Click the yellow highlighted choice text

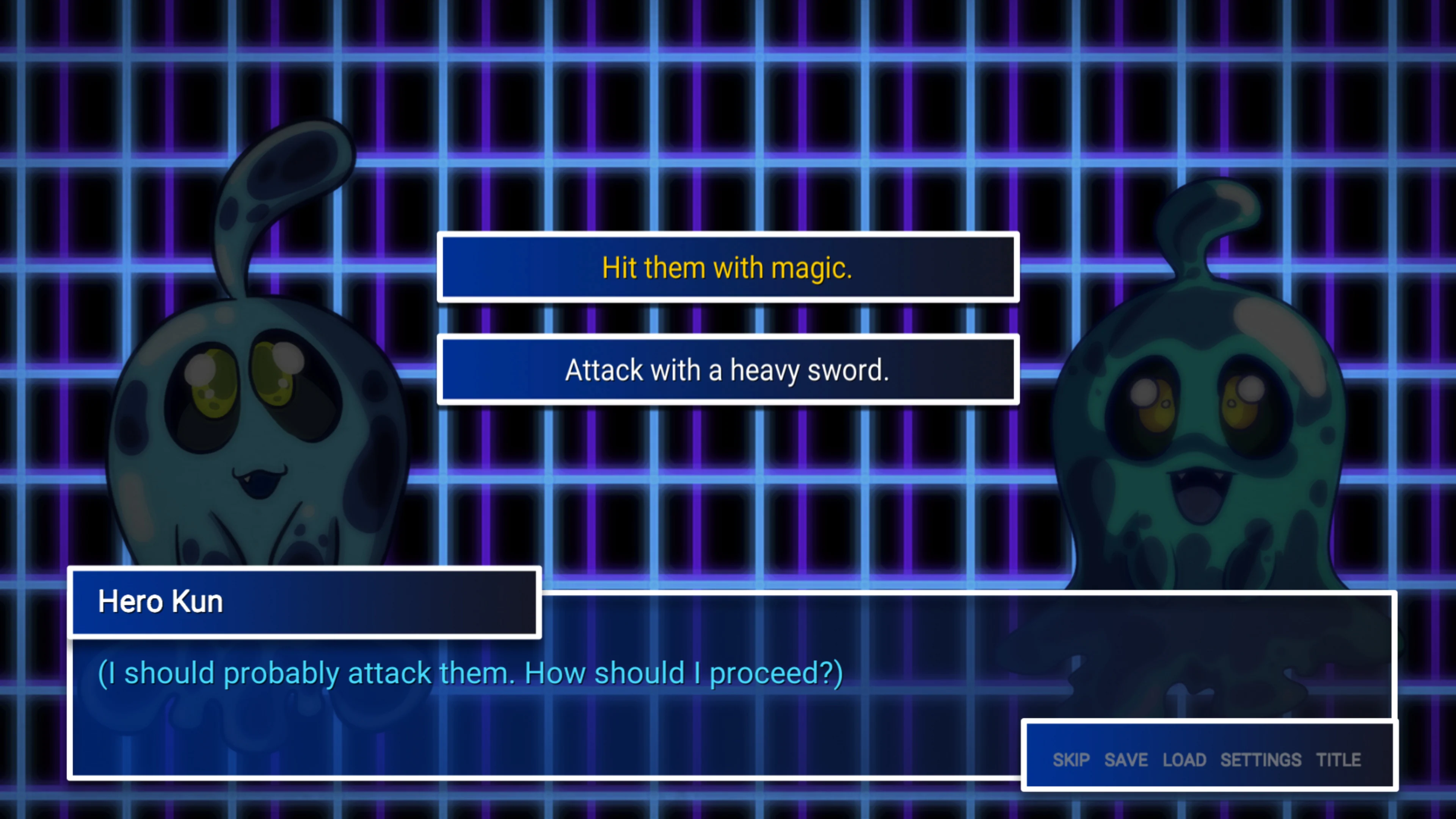coord(728,267)
